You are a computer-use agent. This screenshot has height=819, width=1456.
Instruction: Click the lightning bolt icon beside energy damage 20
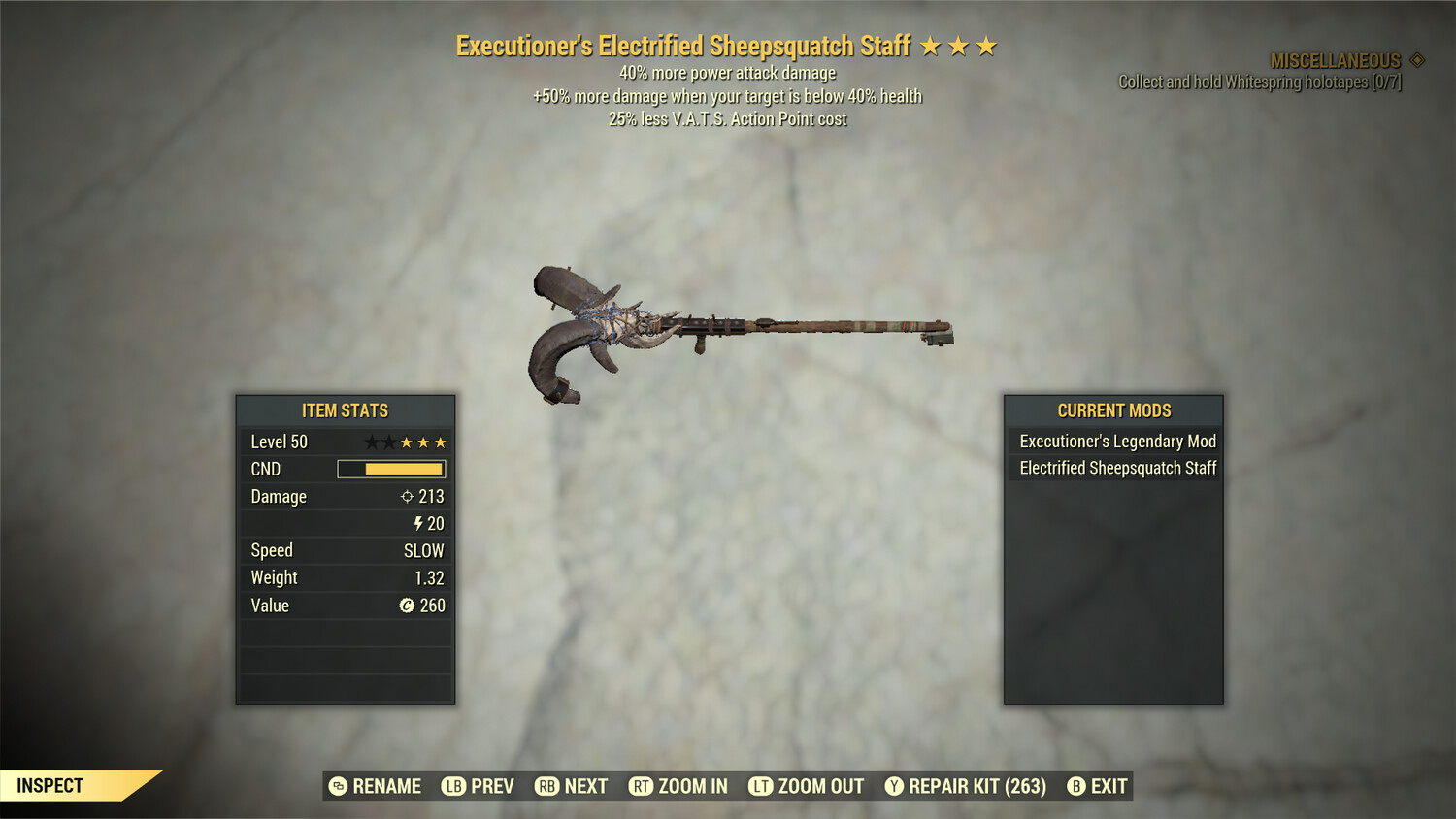418,523
